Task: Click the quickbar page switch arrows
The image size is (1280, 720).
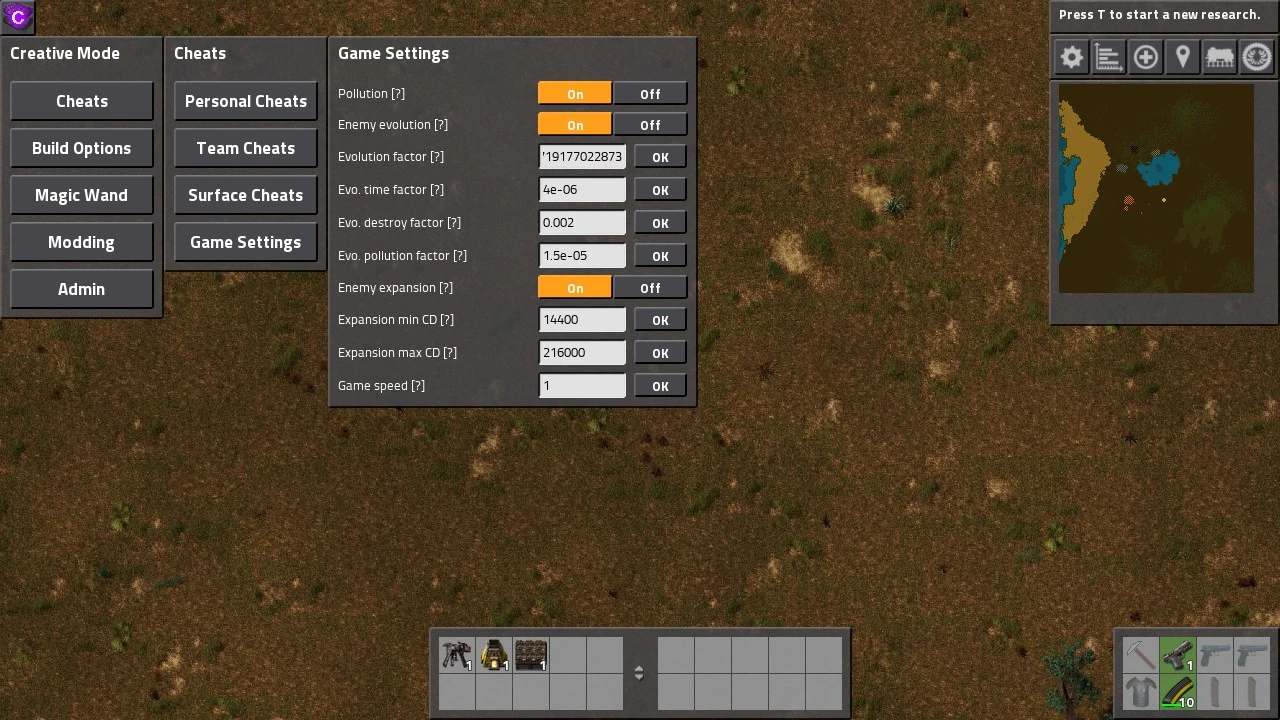Action: click(x=639, y=672)
